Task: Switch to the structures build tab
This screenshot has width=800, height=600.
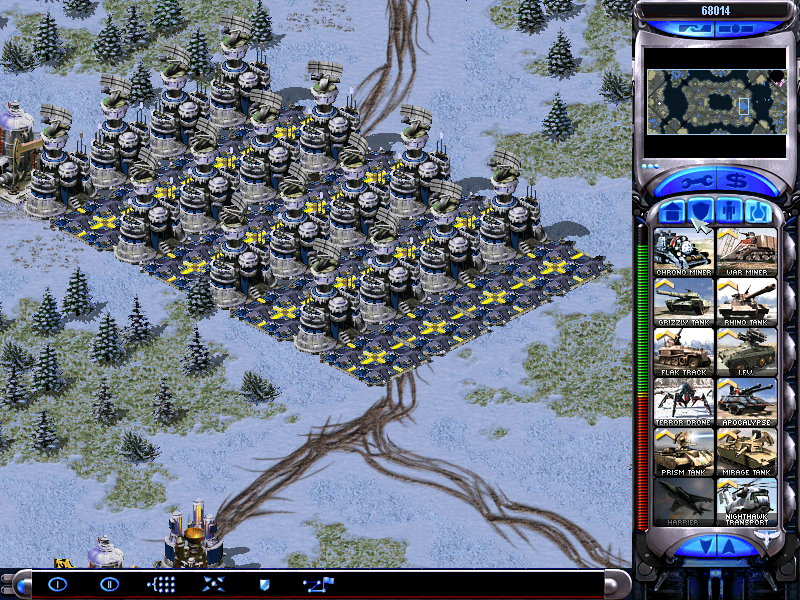Action: coord(673,211)
